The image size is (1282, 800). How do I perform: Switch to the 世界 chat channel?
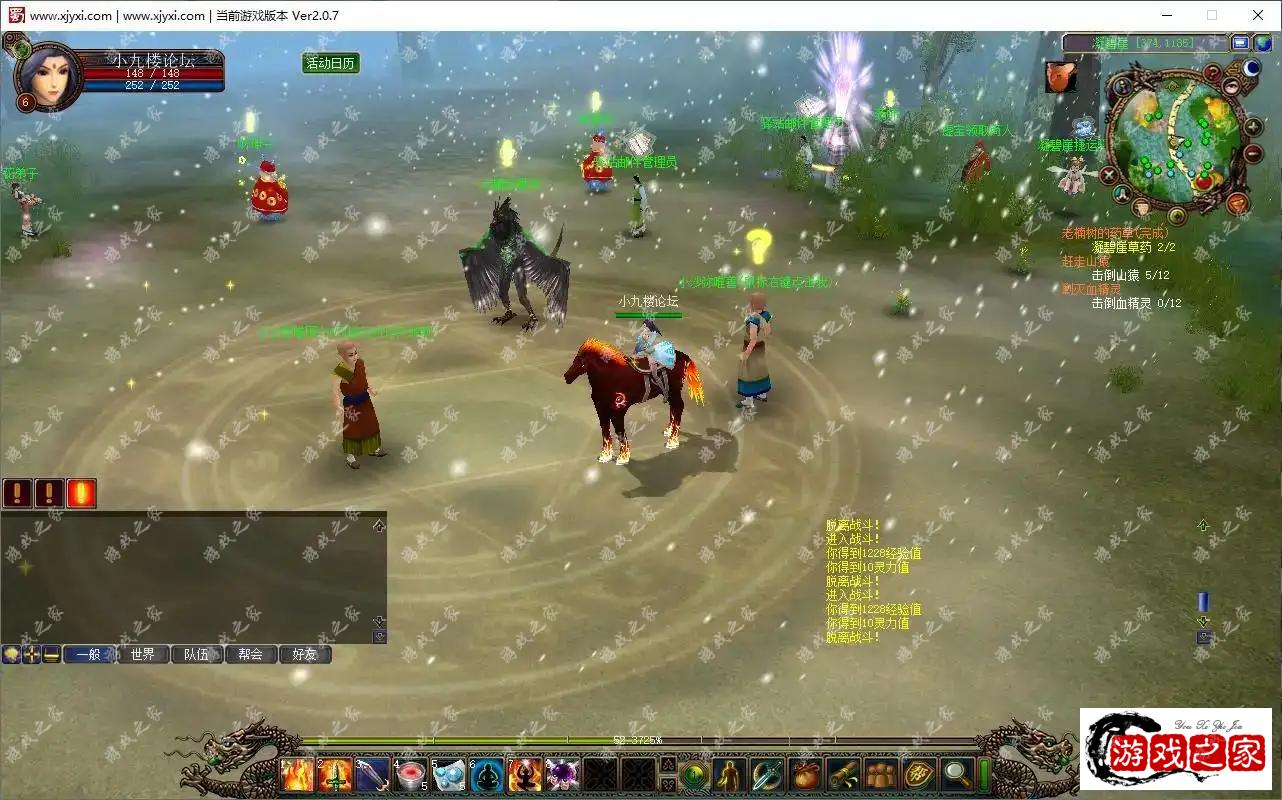click(142, 655)
